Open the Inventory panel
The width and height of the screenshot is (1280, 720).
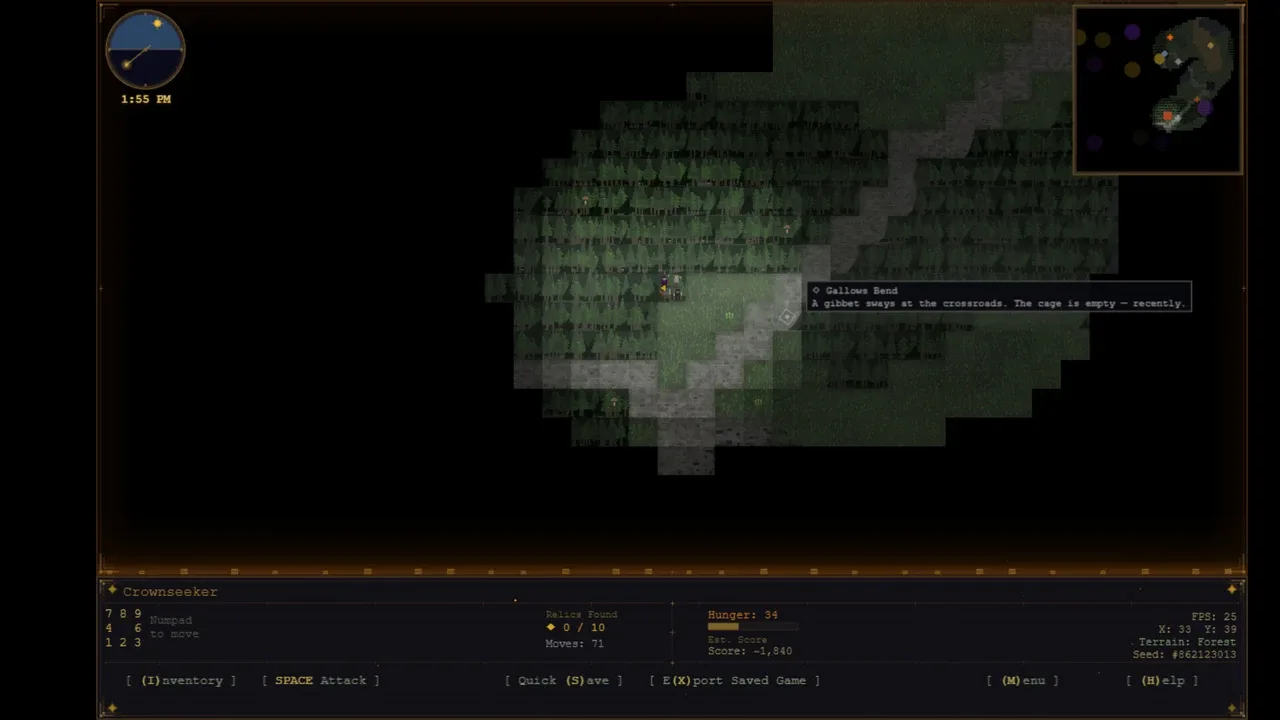pos(181,680)
